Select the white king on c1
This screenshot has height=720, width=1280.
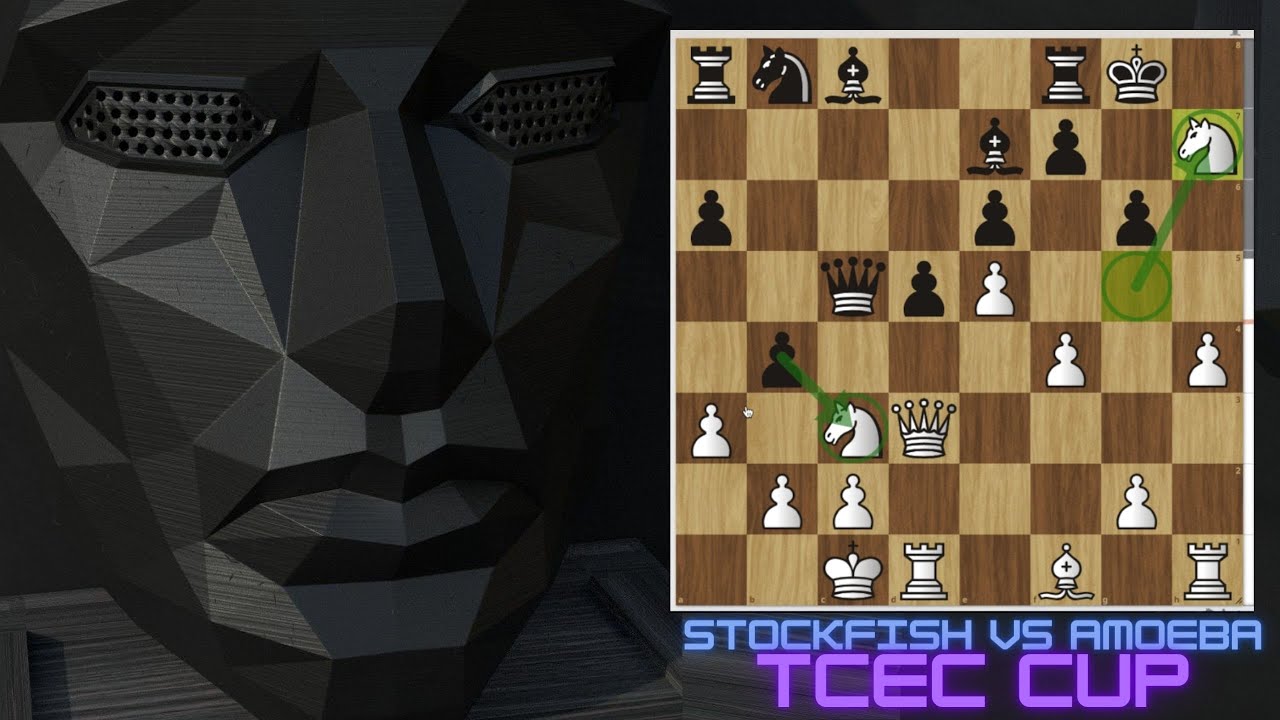tap(853, 570)
